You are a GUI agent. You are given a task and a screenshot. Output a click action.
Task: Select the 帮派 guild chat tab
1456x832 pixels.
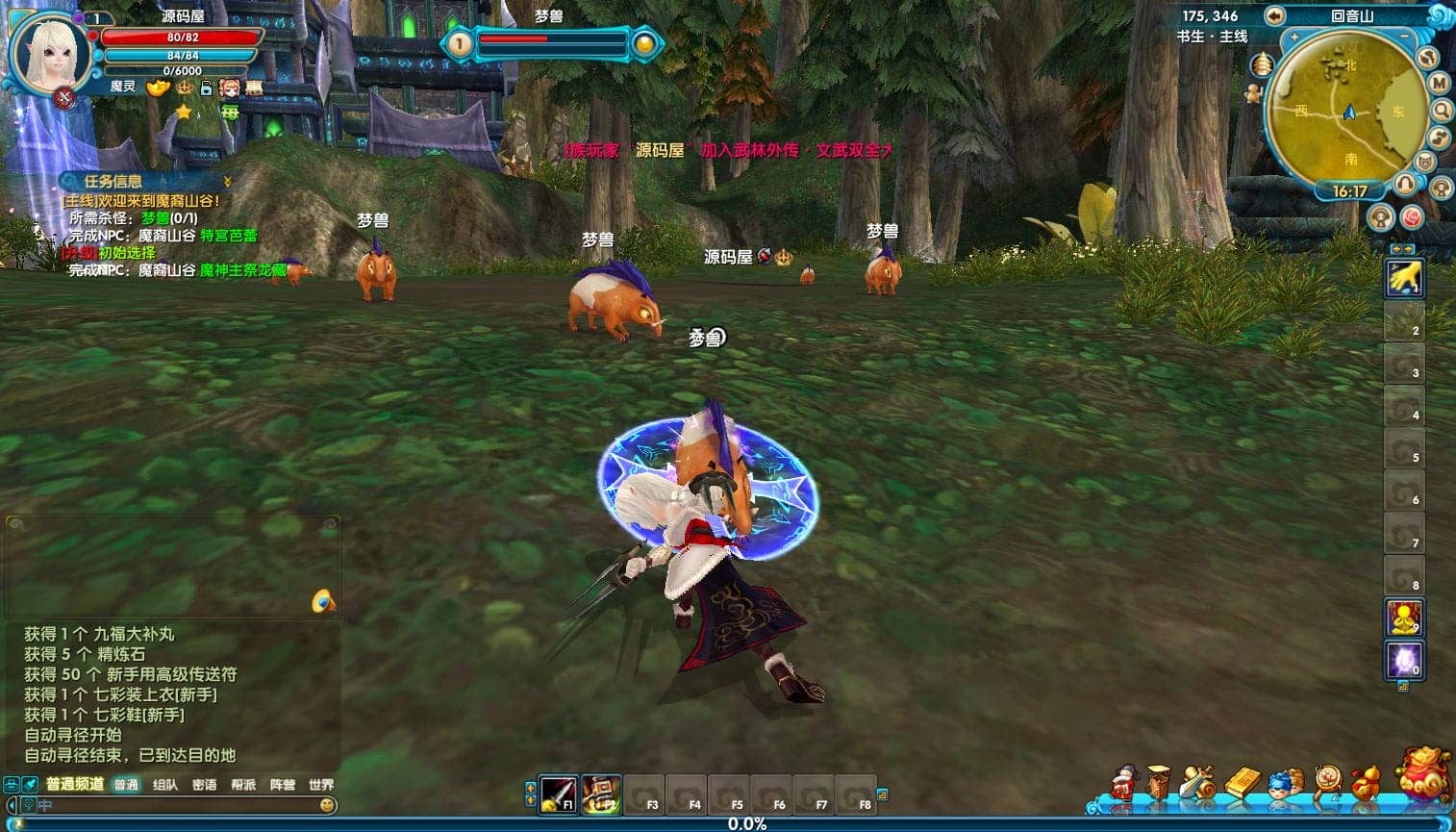tap(243, 785)
